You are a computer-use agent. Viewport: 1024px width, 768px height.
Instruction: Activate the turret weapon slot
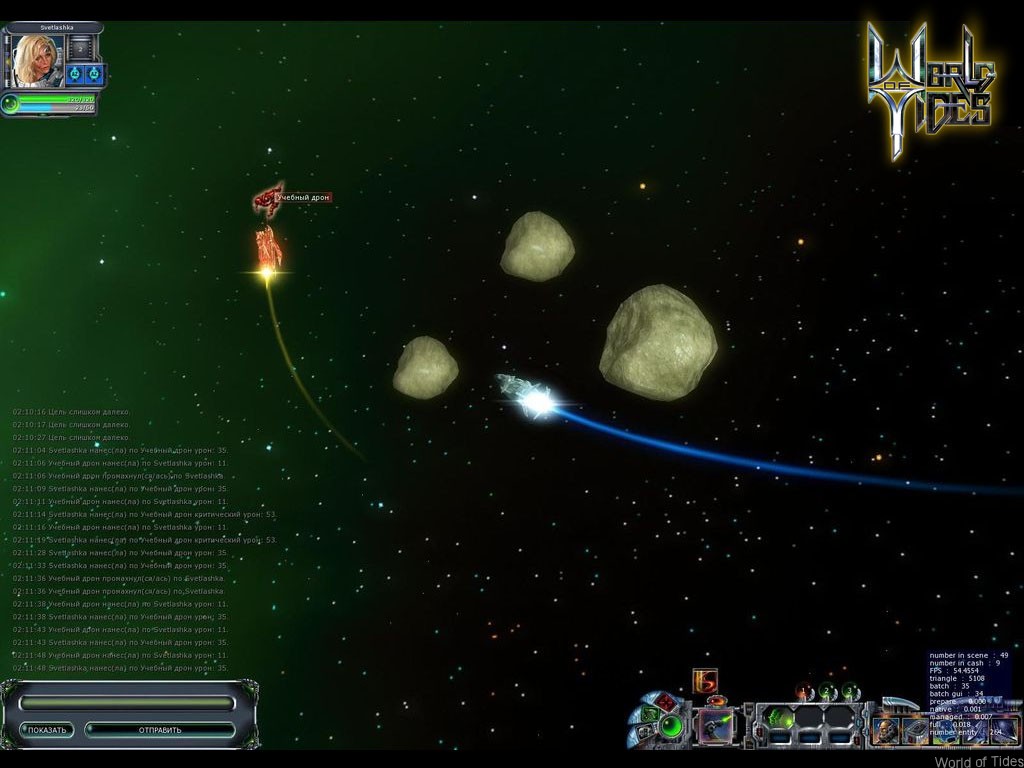(x=716, y=726)
